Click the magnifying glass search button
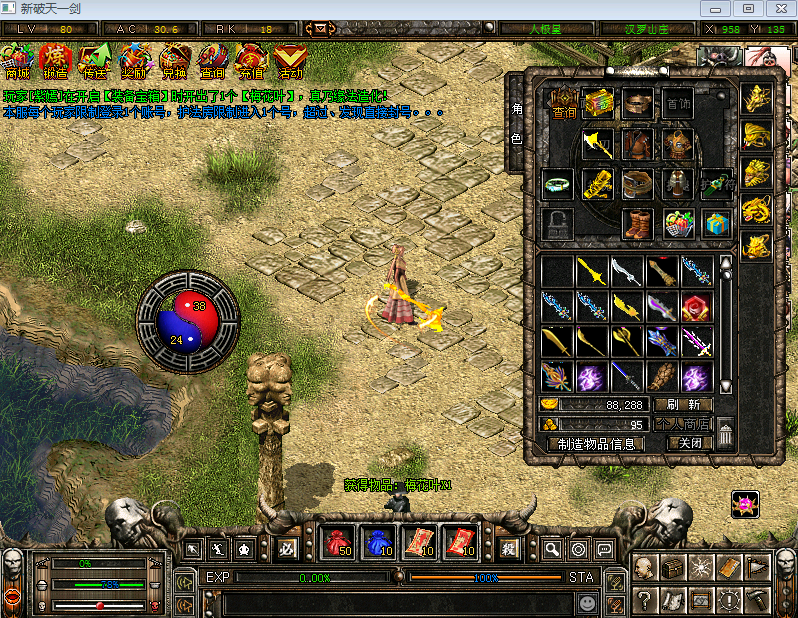The image size is (798, 618). pos(552,549)
